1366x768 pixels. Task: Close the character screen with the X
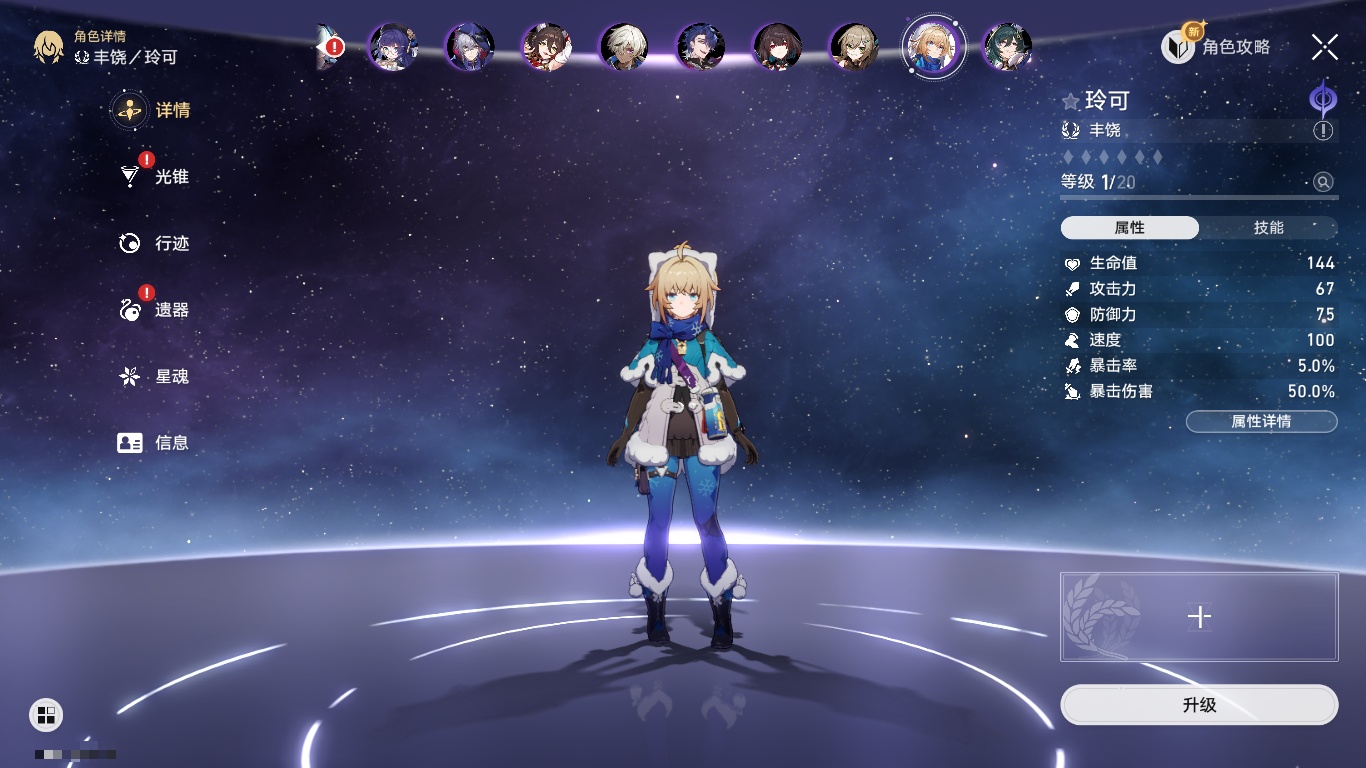pyautogui.click(x=1325, y=46)
